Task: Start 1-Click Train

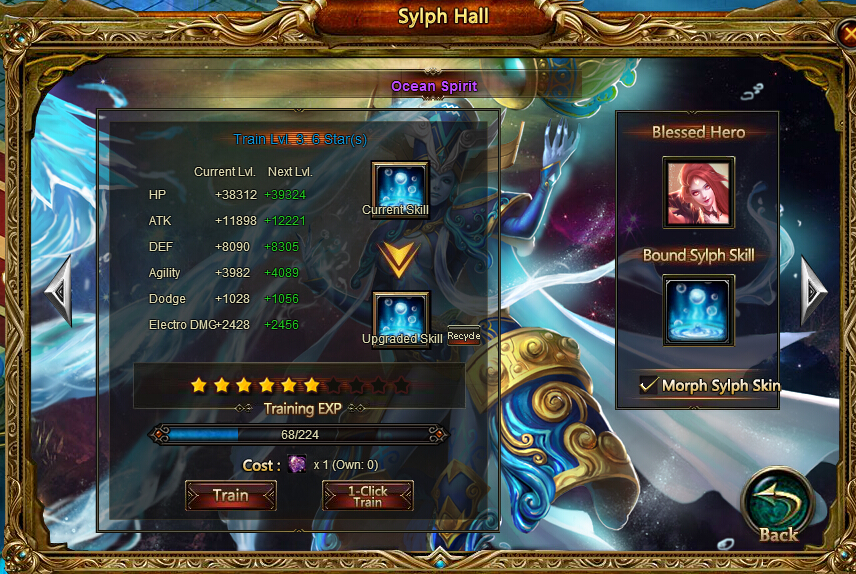Action: [x=367, y=496]
